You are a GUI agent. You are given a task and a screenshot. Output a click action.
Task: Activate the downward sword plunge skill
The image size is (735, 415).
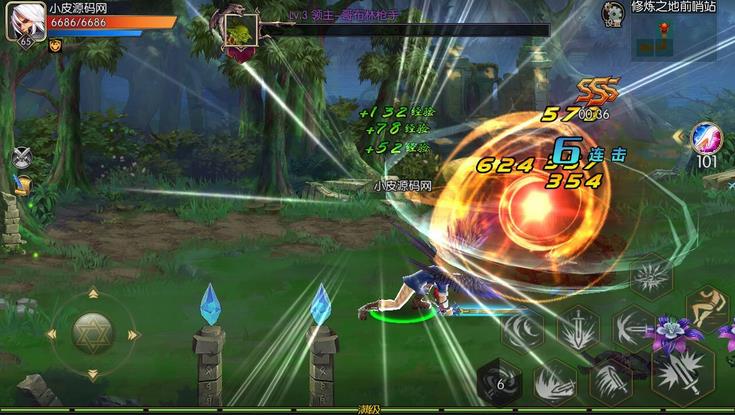579,328
